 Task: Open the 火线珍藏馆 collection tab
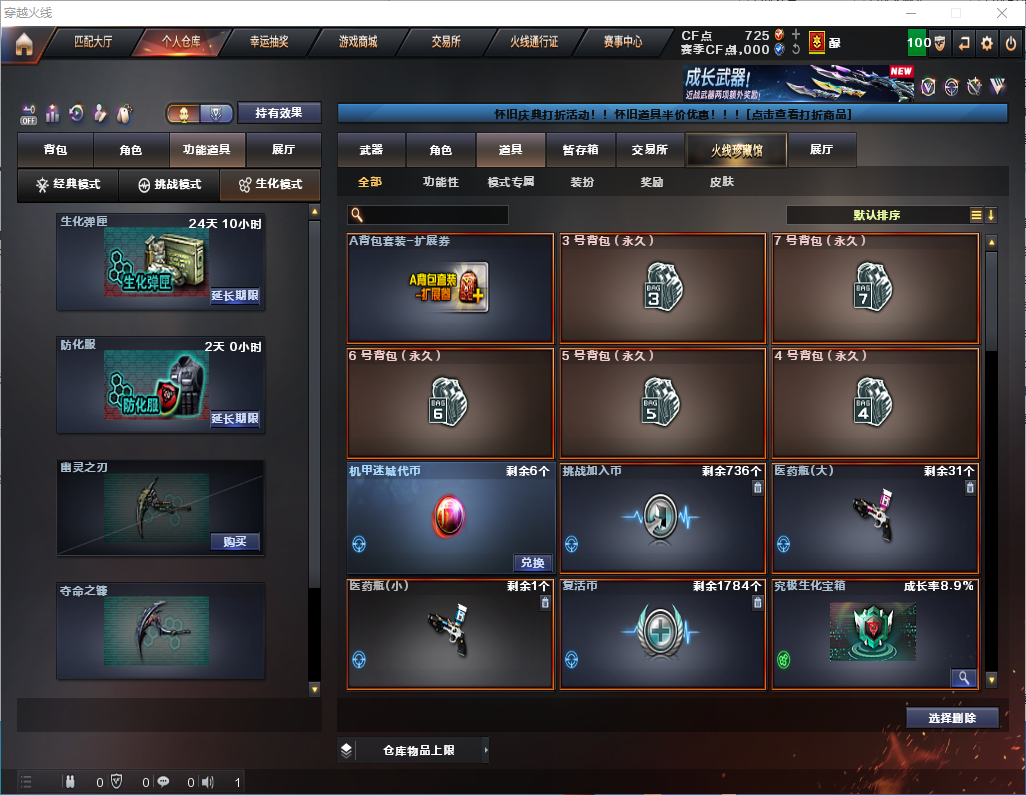736,150
